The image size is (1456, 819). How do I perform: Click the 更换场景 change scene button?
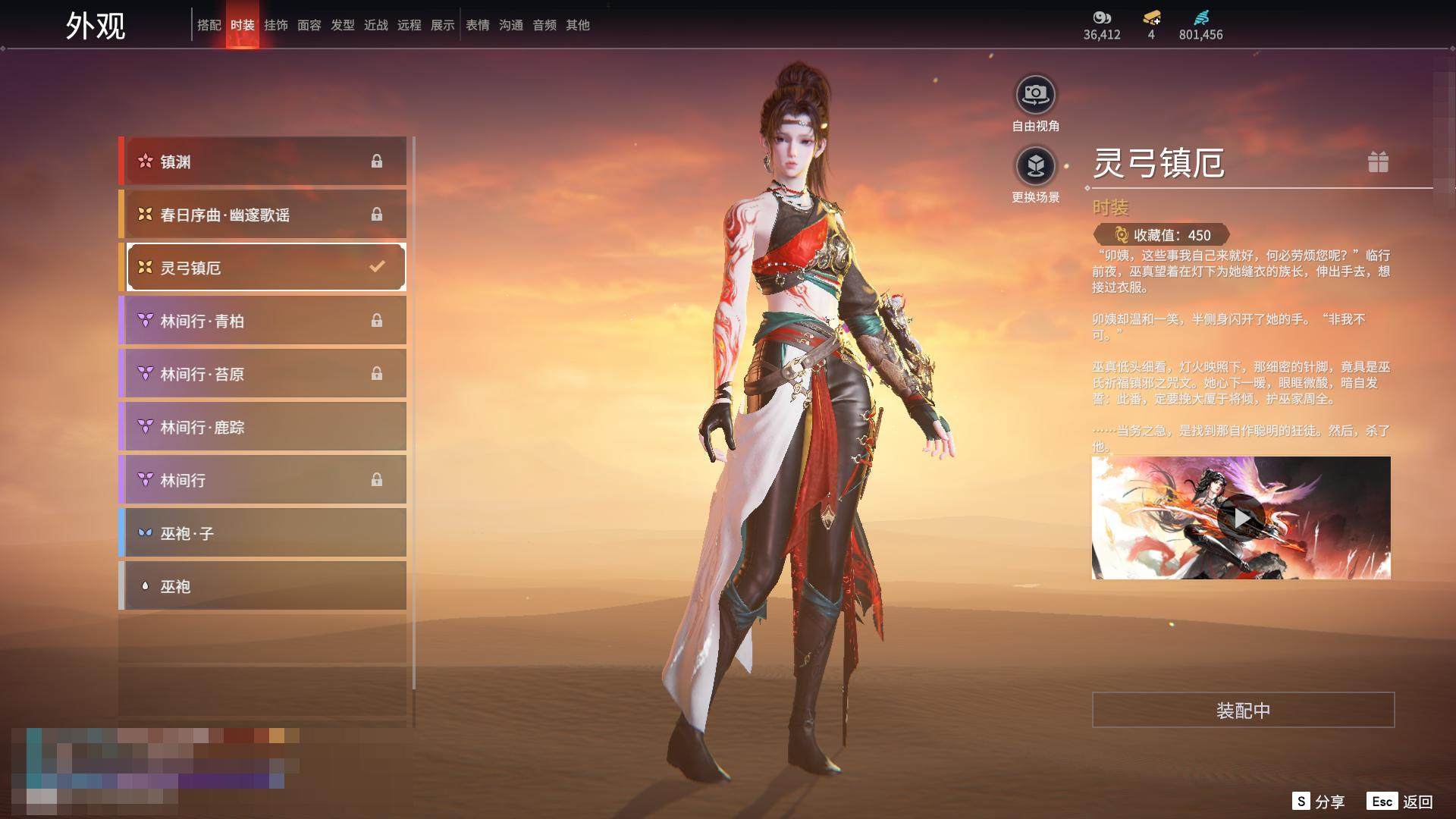[1035, 166]
